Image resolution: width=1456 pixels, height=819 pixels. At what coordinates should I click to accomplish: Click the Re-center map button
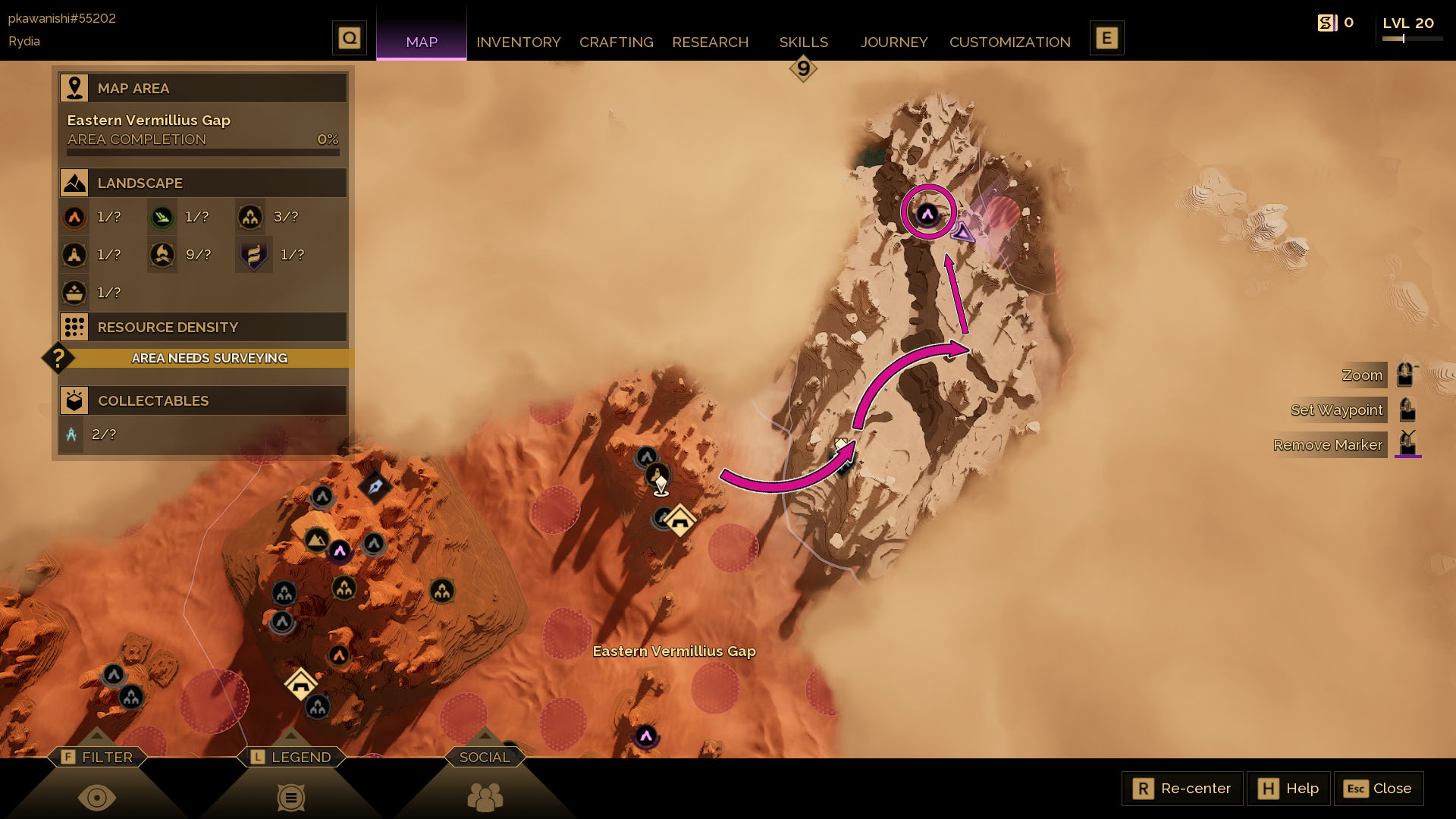click(x=1182, y=789)
